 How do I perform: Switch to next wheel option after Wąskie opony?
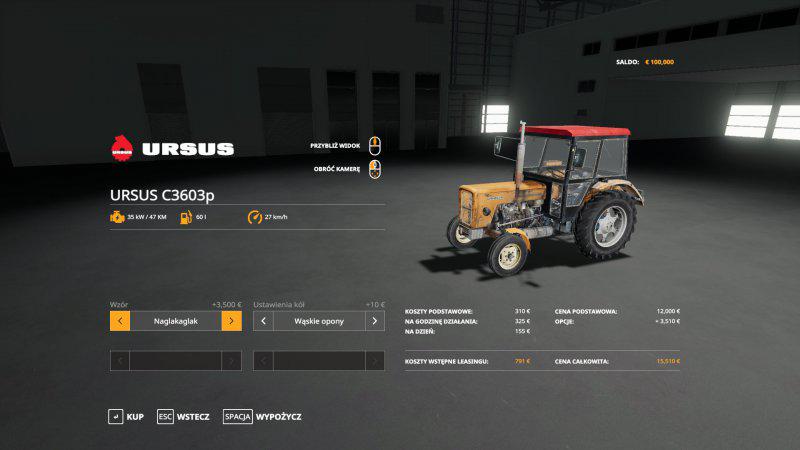point(374,321)
